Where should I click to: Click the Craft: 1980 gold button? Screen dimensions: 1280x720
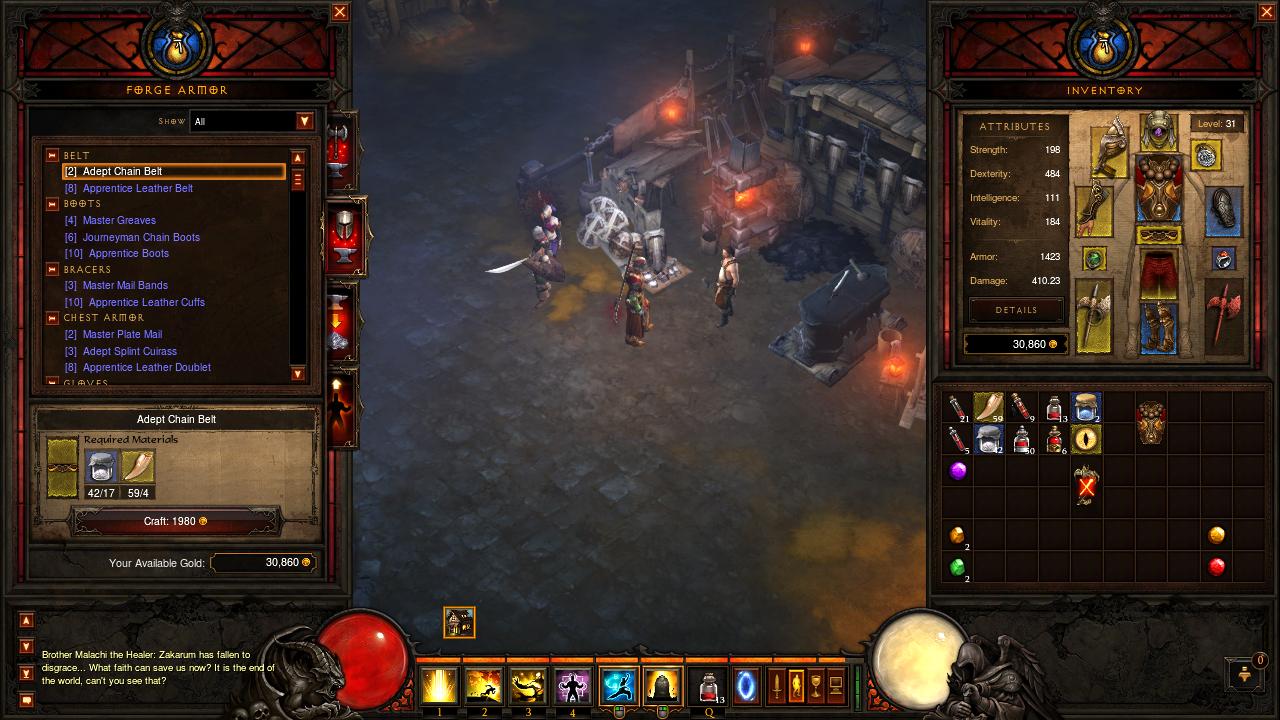pyautogui.click(x=175, y=521)
